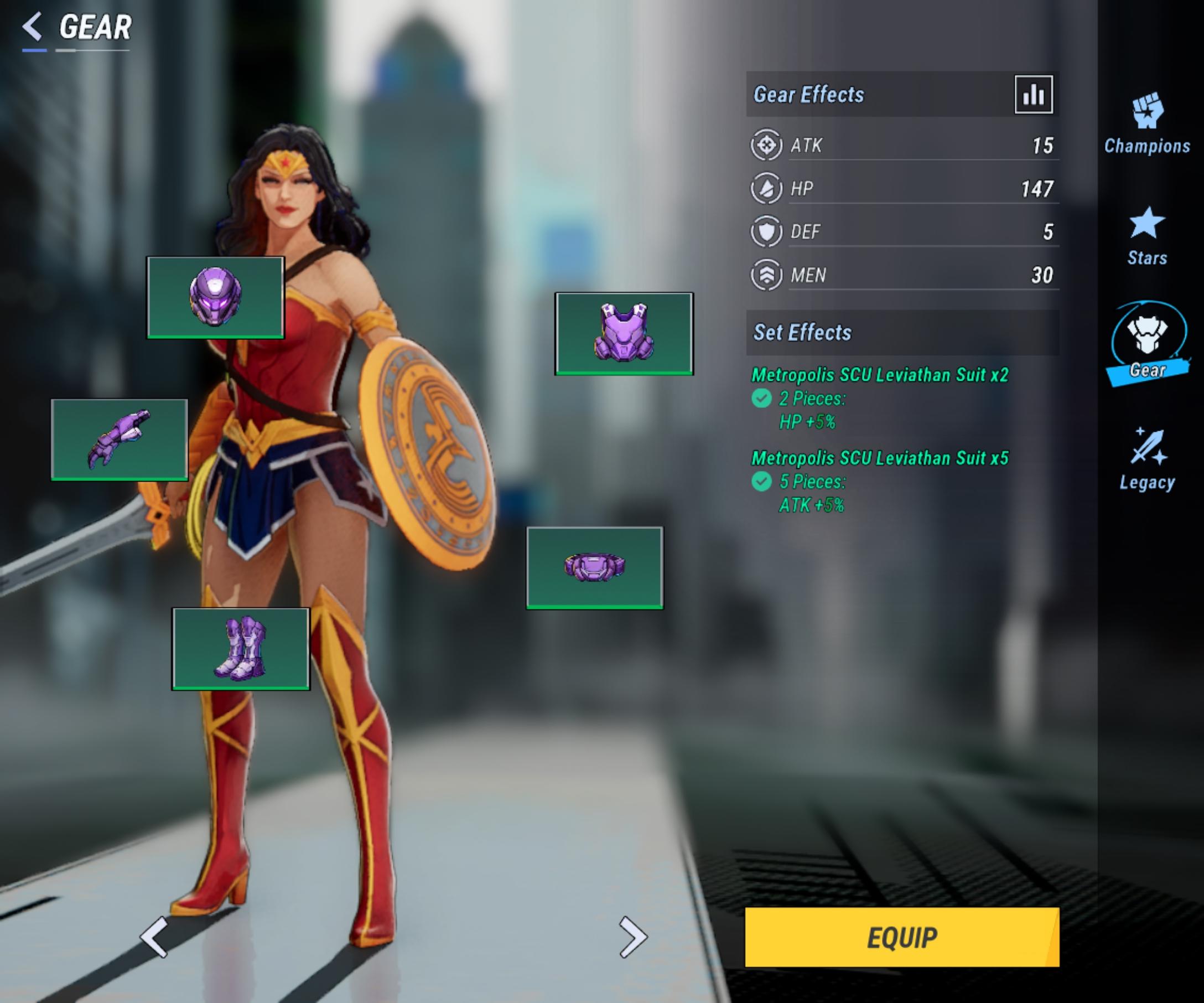This screenshot has height=1003, width=1204.
Task: Click the yellow EQUIP button
Action: 901,937
